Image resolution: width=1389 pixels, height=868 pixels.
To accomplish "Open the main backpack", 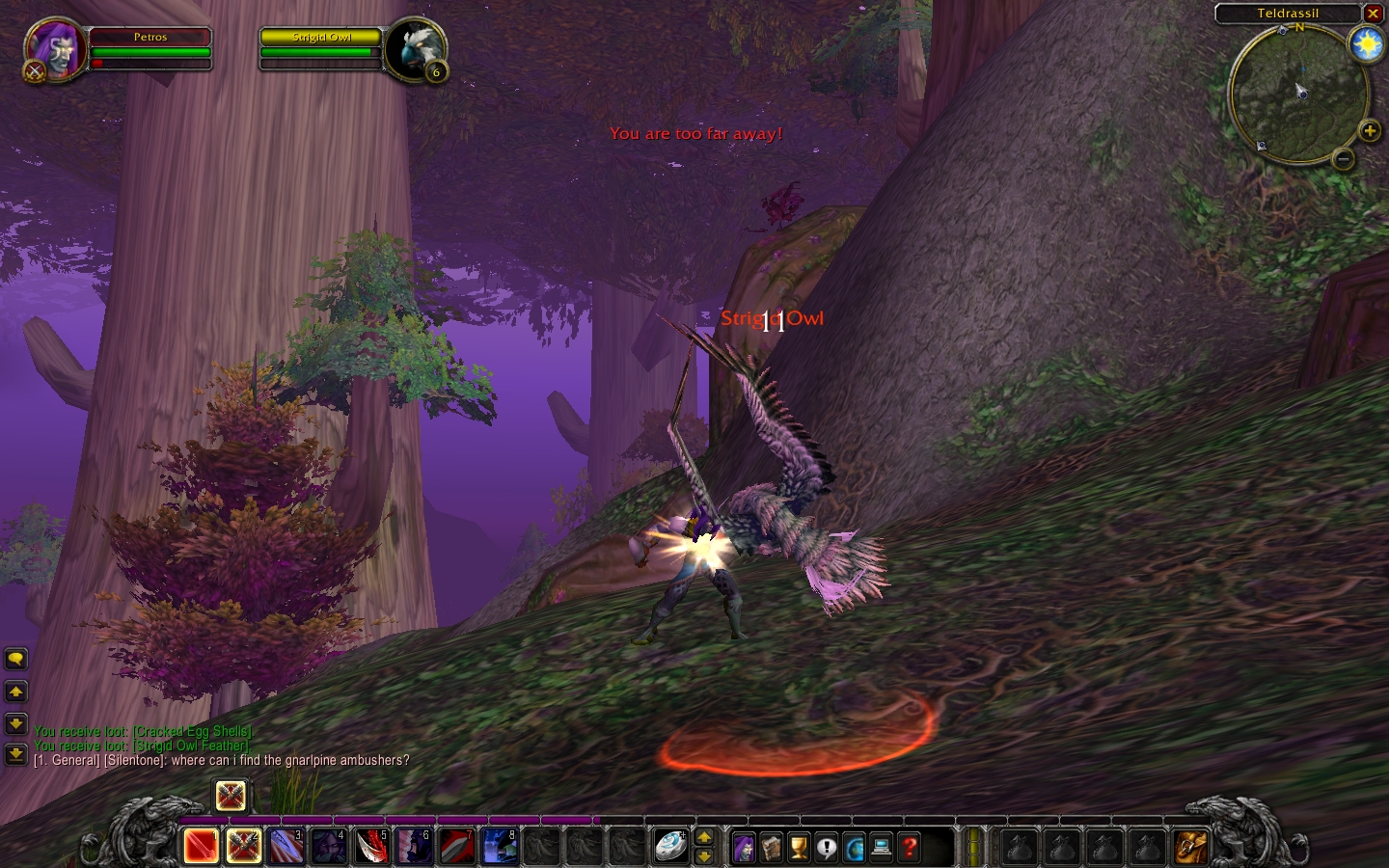I will coord(1190,847).
